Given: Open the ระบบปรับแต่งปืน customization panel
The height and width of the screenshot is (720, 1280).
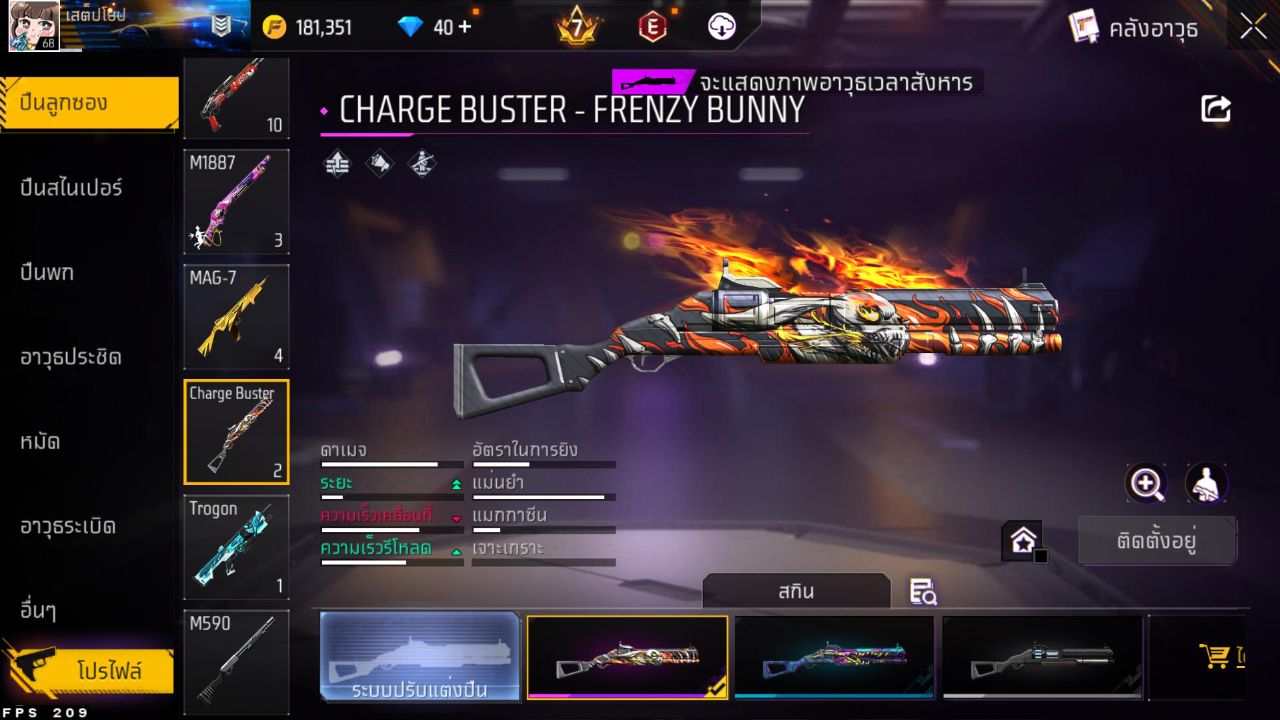Looking at the screenshot, I should coord(420,657).
